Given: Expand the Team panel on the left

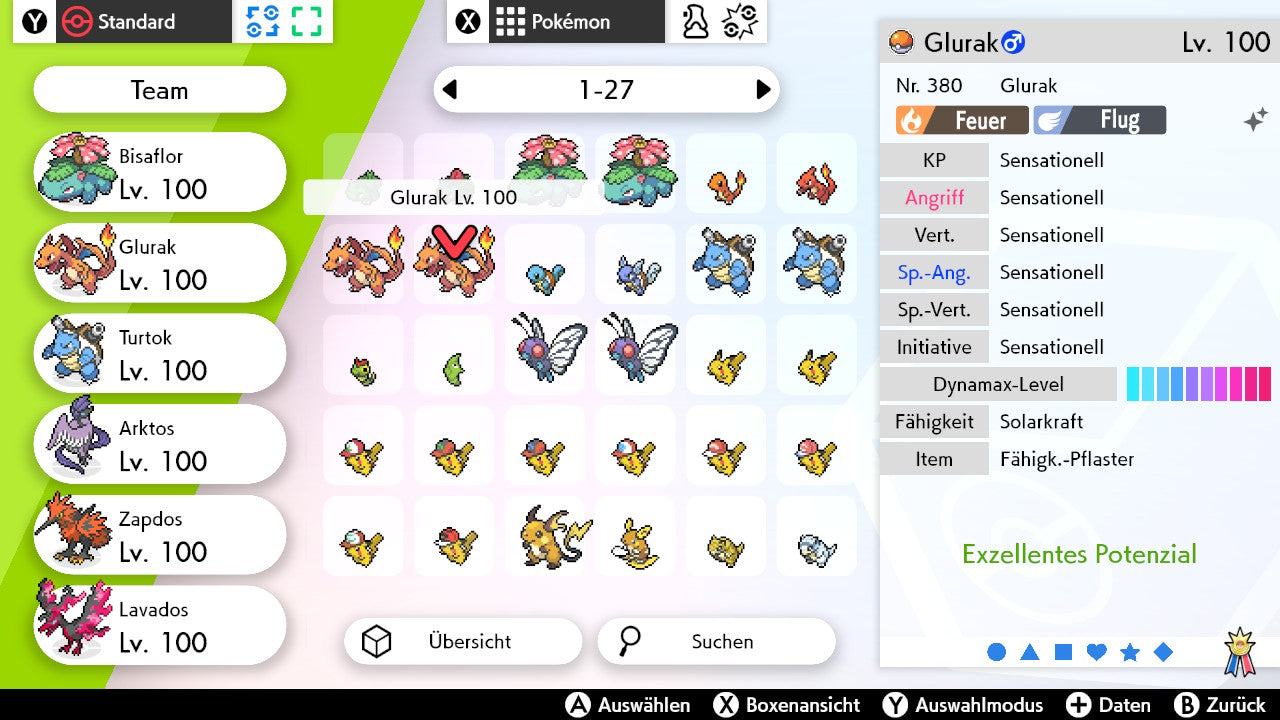Looking at the screenshot, I should pos(159,90).
